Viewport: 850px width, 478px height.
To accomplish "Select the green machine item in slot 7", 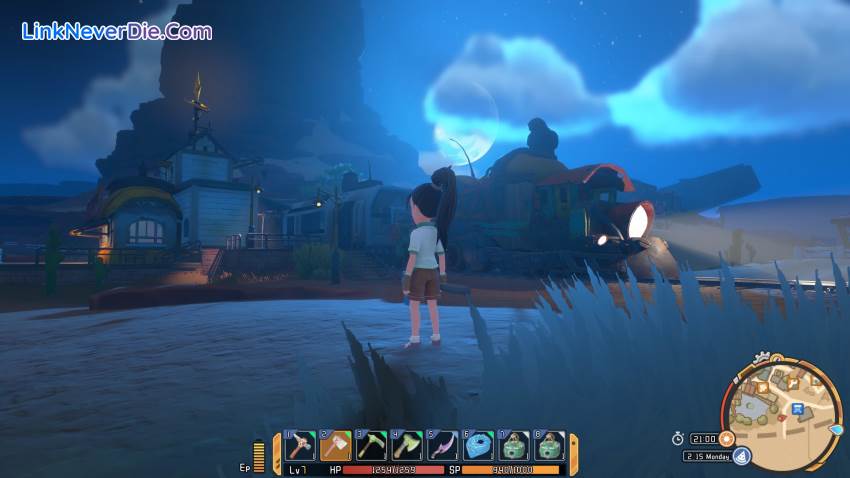I will click(x=514, y=445).
